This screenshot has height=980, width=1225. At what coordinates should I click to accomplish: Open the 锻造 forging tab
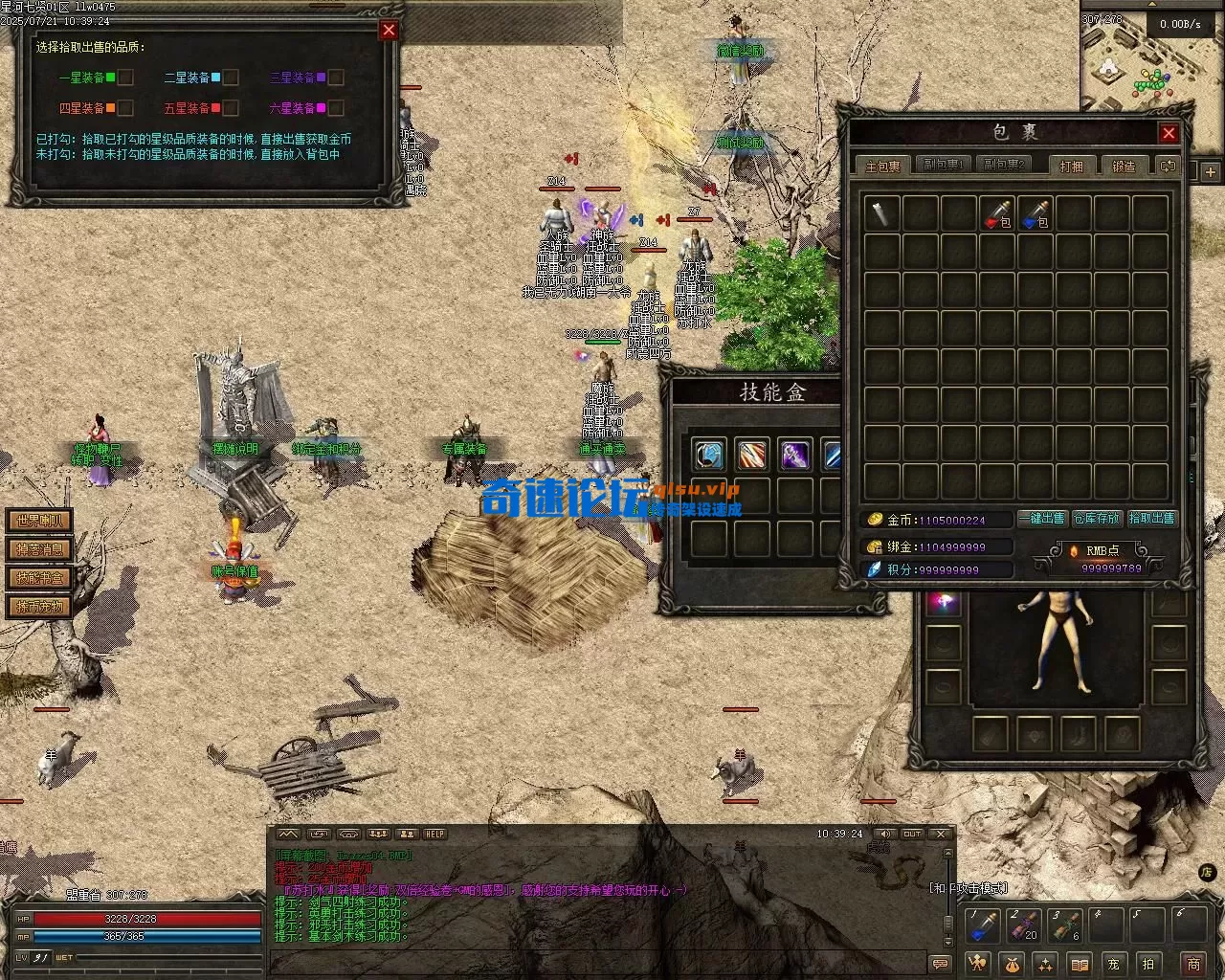1124,166
